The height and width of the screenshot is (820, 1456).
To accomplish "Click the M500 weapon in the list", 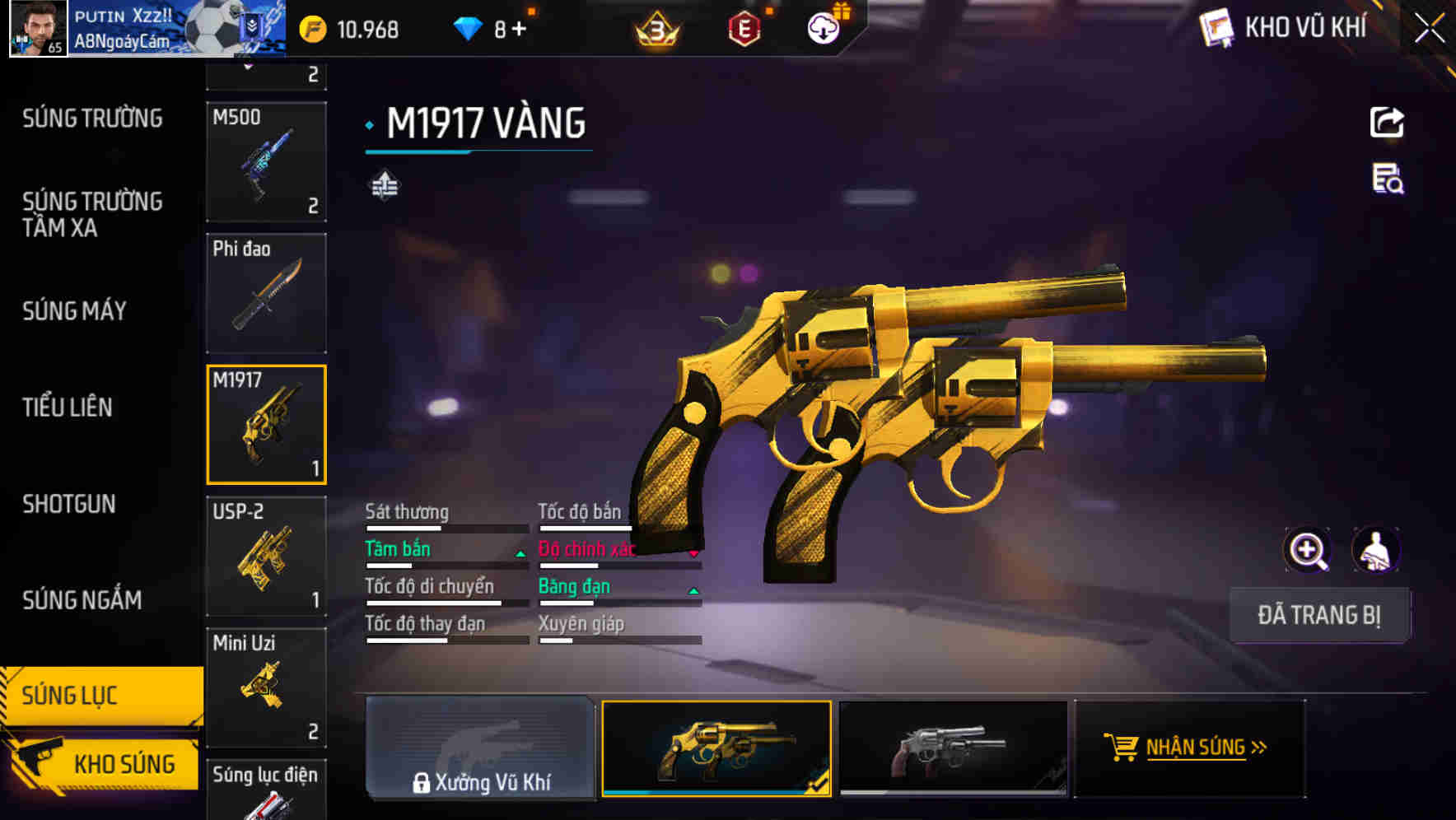I will point(267,161).
